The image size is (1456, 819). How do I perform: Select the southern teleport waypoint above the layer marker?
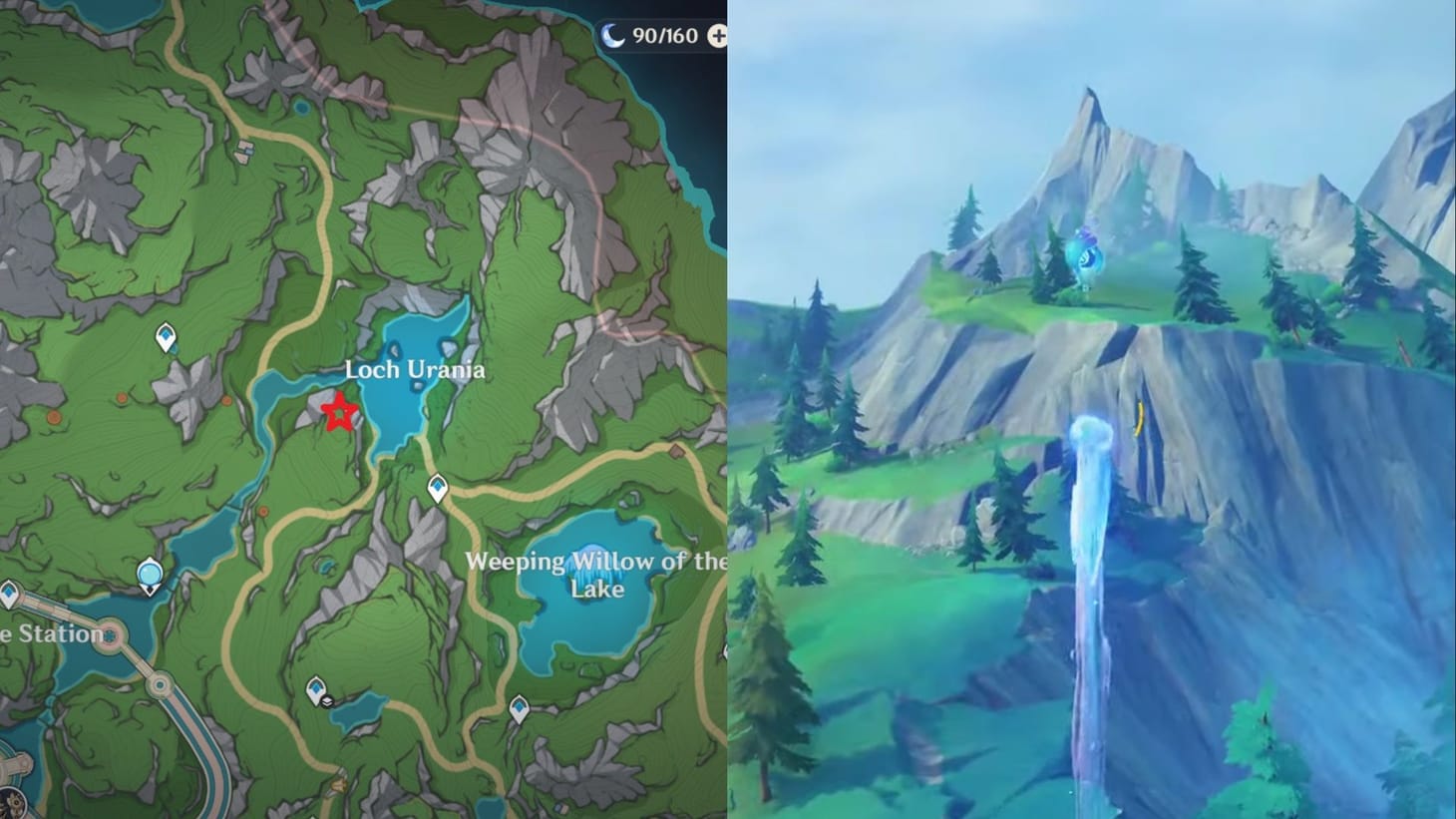[x=315, y=685]
